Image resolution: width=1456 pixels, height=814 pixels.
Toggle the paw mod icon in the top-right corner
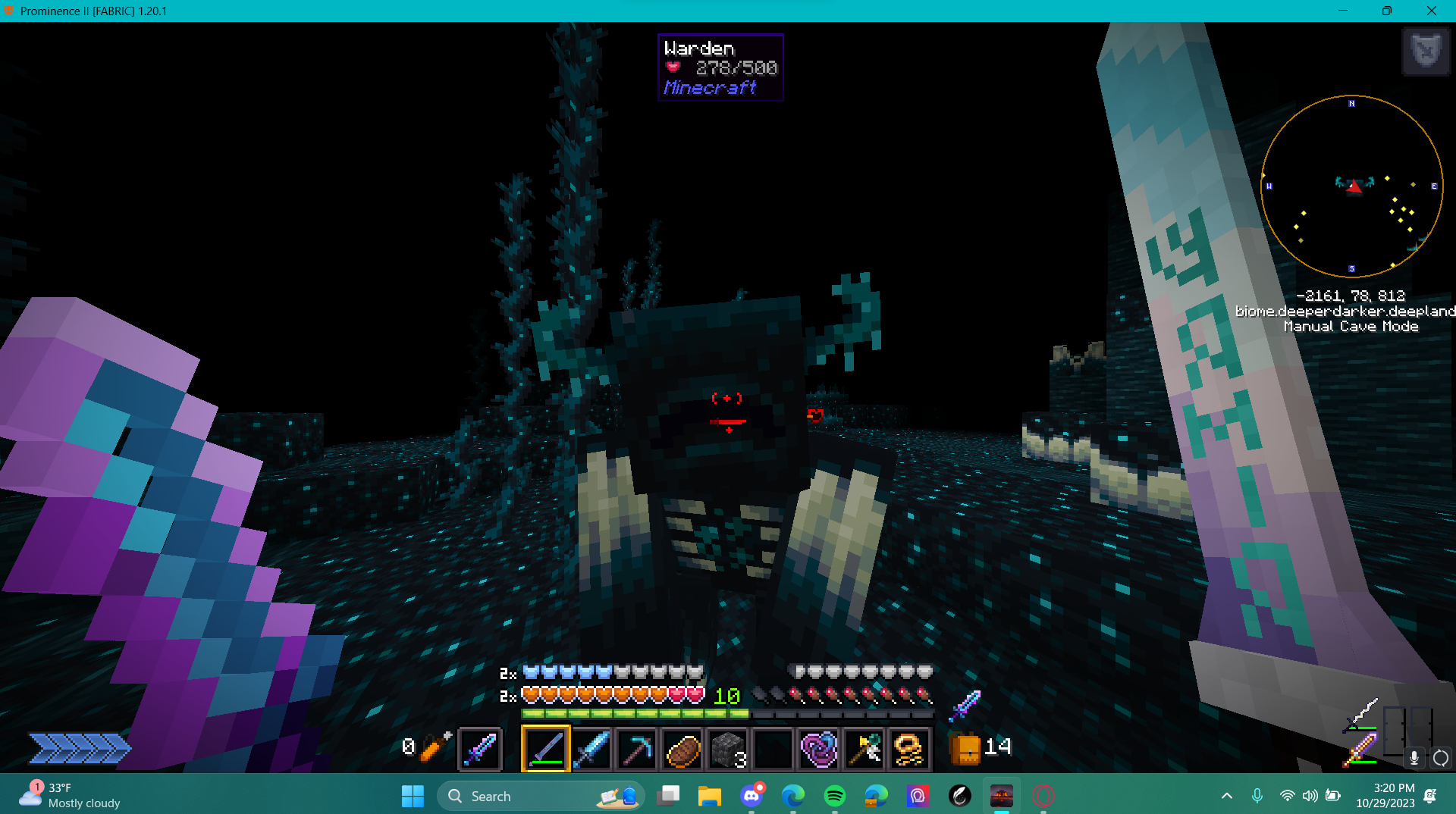1426,52
